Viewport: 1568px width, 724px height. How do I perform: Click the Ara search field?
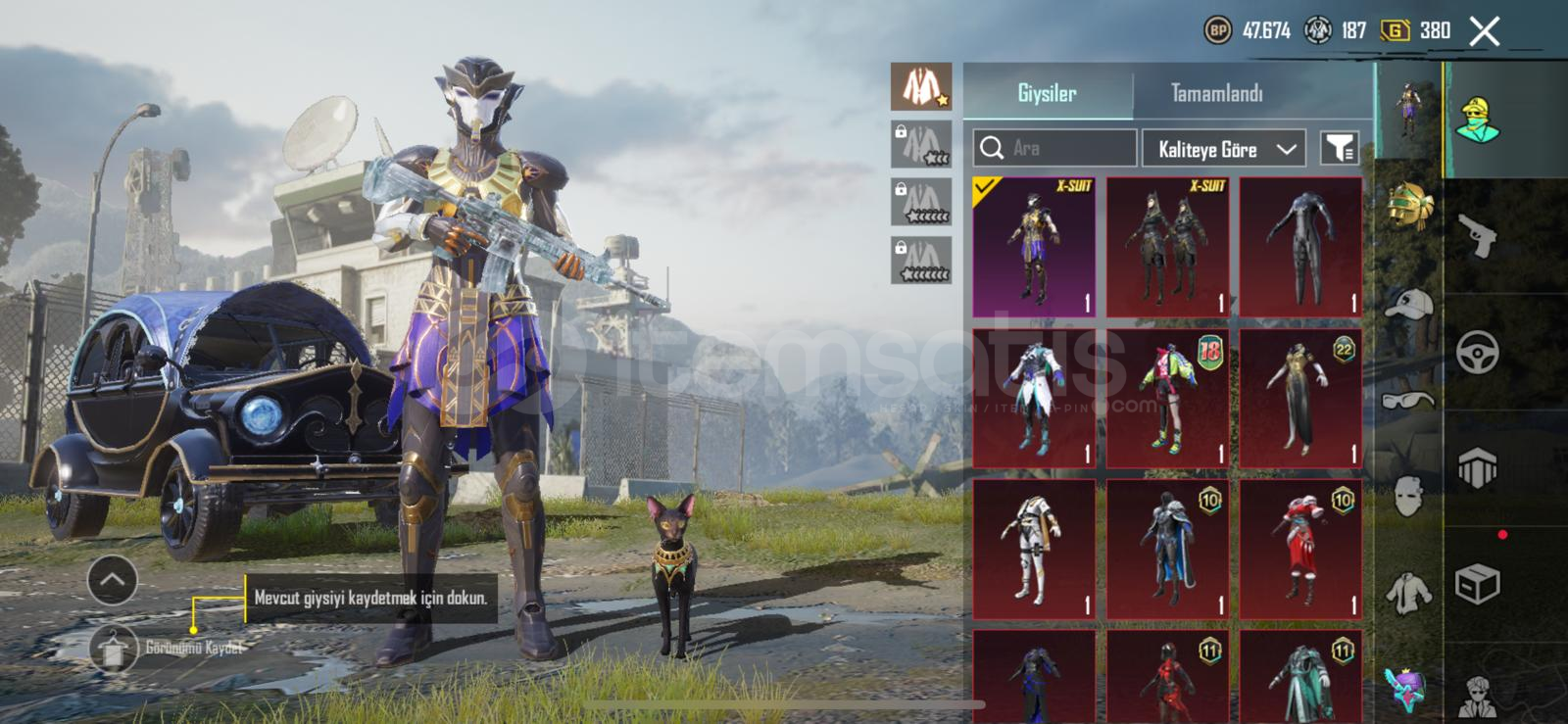(x=1055, y=149)
